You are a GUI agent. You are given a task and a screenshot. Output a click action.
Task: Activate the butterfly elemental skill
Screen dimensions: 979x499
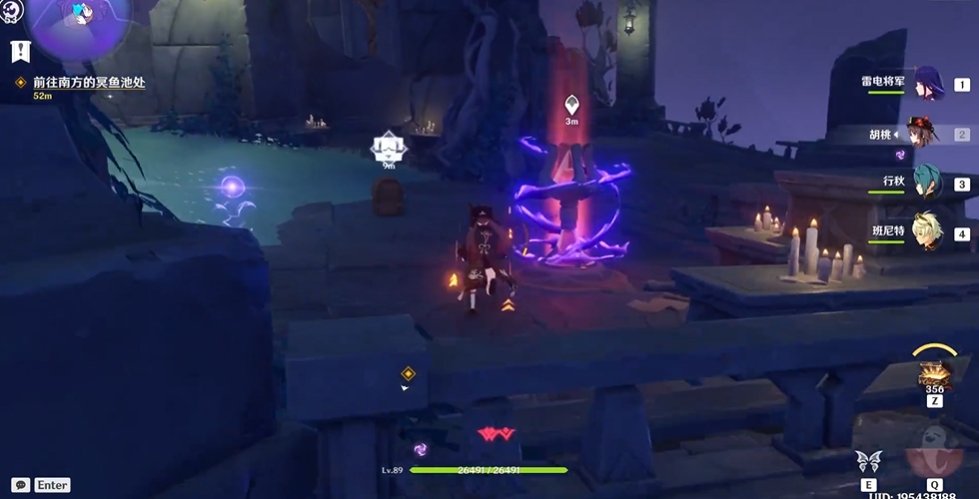coord(868,461)
